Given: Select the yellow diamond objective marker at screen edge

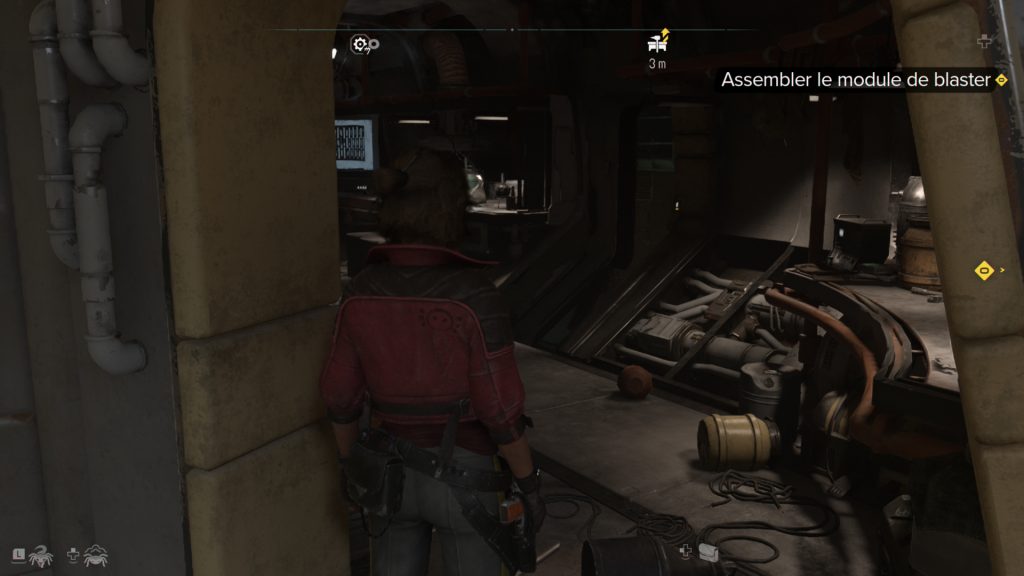Looking at the screenshot, I should point(985,269).
